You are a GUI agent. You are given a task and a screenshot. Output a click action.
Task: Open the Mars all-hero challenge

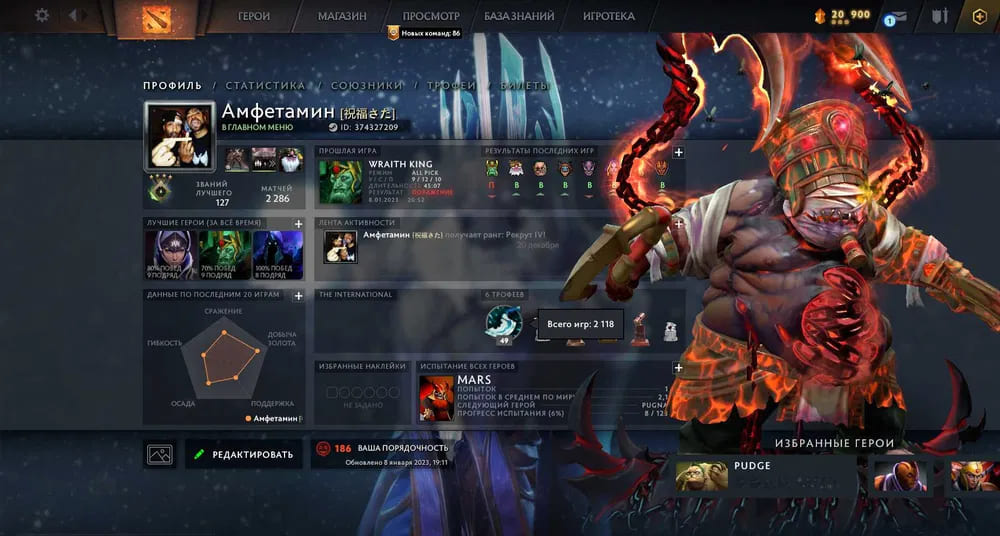point(438,399)
